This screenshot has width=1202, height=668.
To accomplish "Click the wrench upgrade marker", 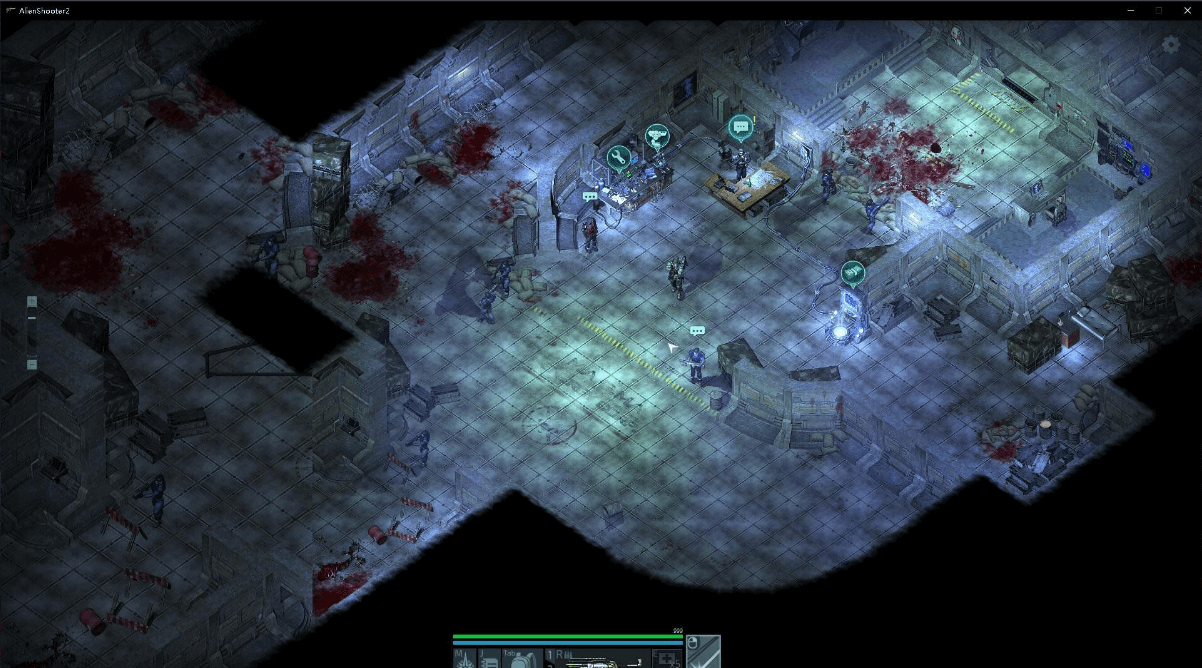I will pos(618,157).
